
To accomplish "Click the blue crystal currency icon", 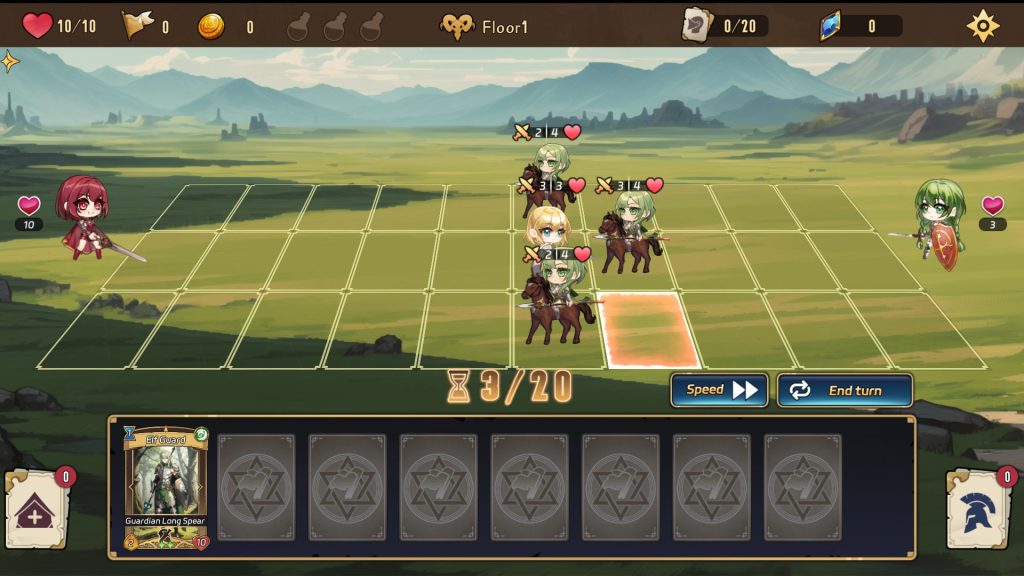I will [x=830, y=26].
